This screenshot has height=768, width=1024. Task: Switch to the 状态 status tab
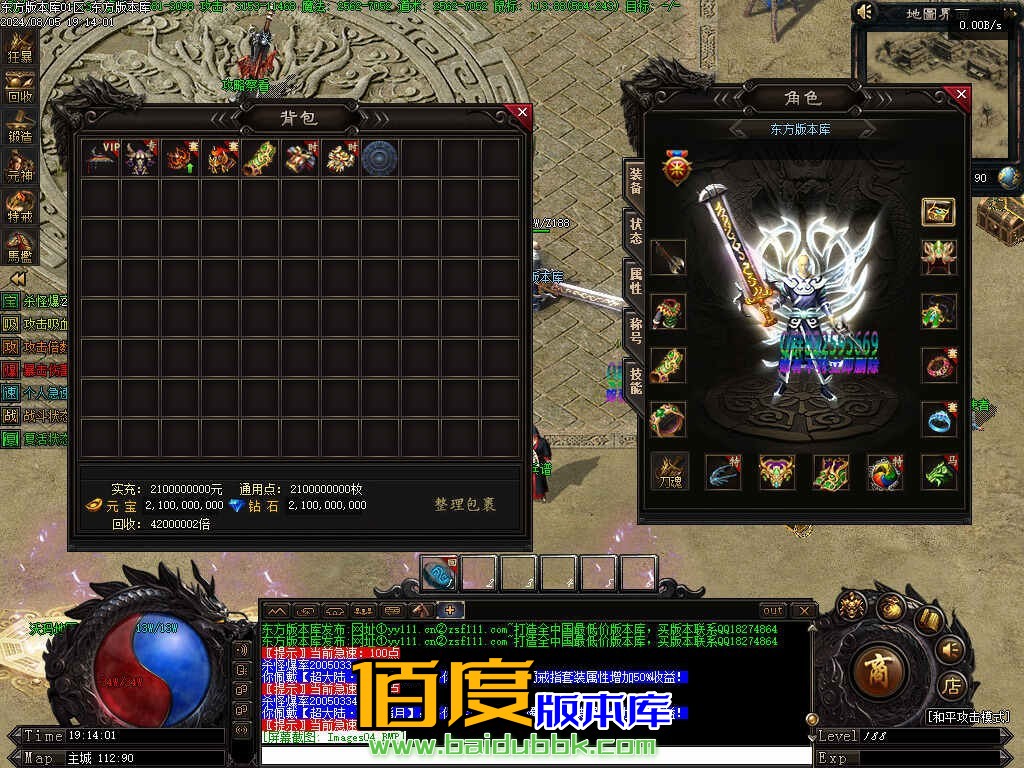(x=635, y=231)
